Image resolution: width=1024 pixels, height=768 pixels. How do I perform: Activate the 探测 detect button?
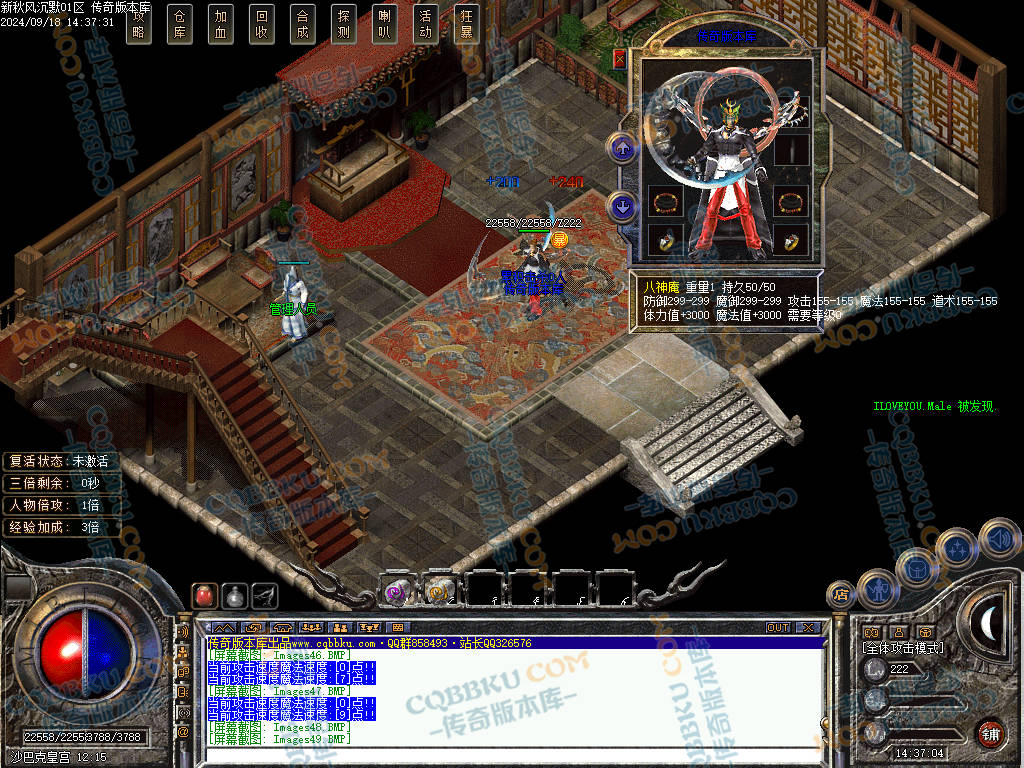point(343,23)
